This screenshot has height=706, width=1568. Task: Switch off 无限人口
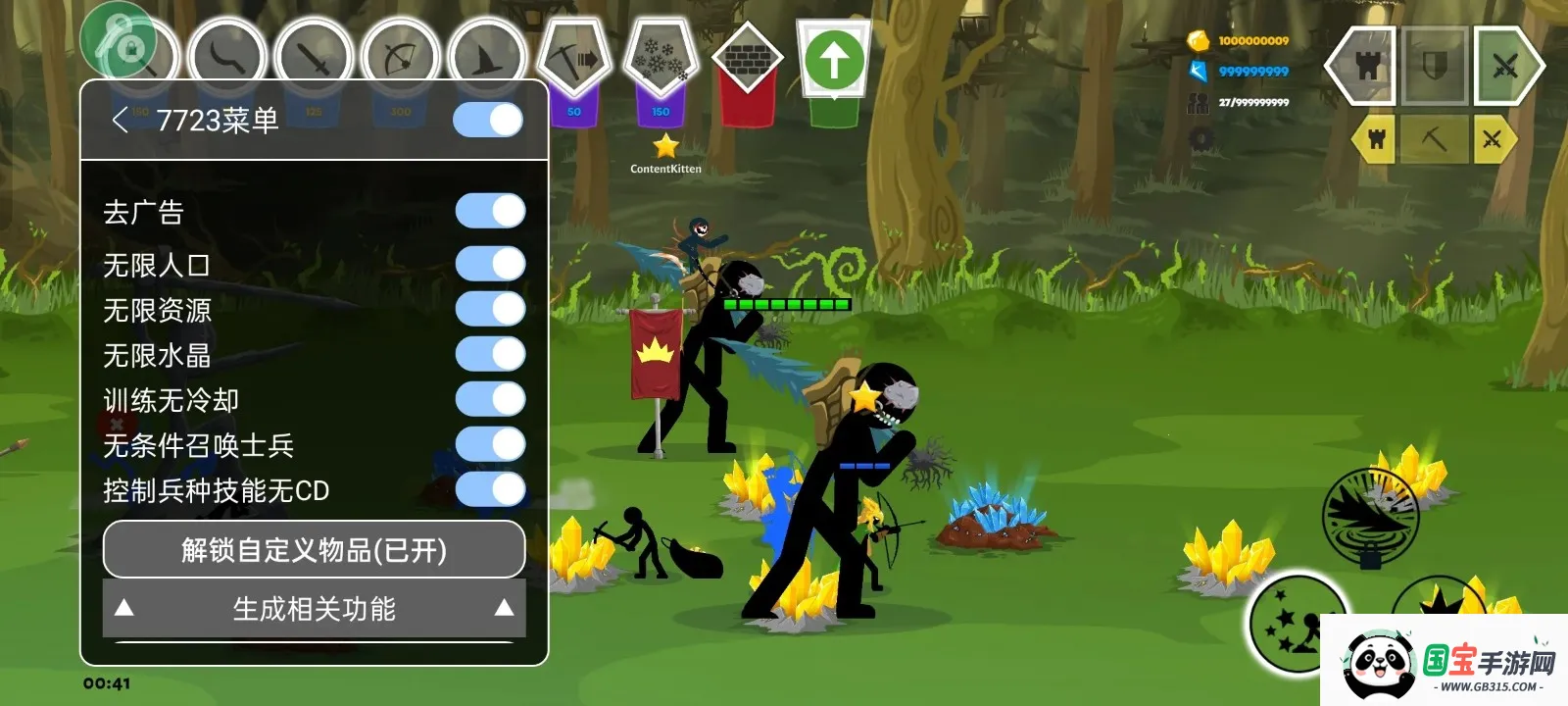[x=490, y=264]
